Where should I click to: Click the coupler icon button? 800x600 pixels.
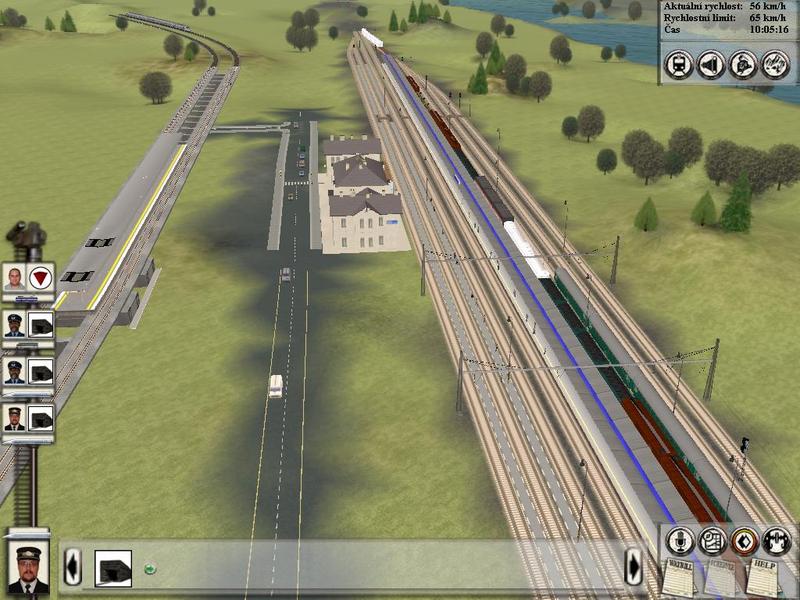(776, 541)
